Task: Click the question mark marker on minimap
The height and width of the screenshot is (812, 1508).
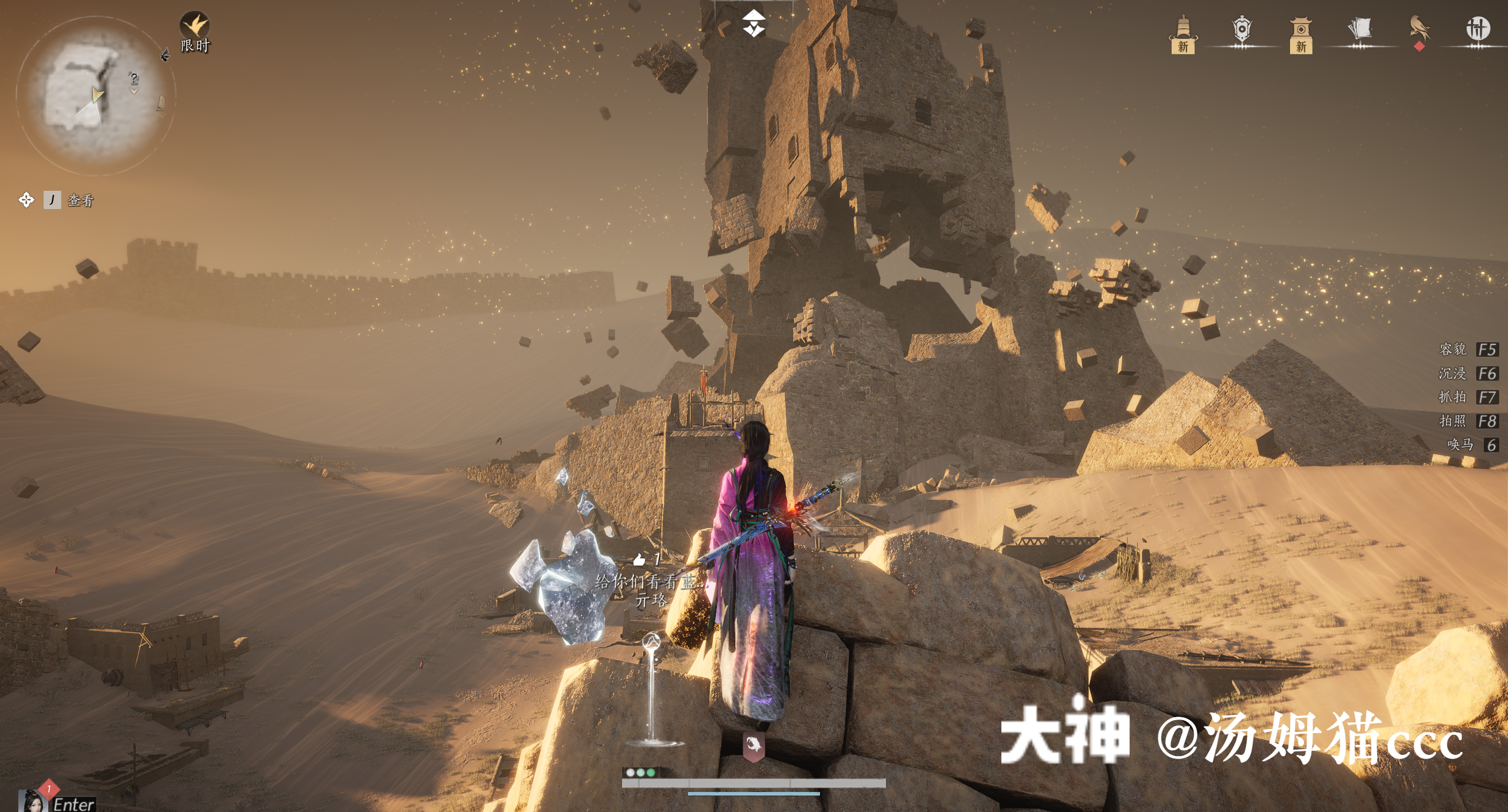Action: tap(134, 78)
